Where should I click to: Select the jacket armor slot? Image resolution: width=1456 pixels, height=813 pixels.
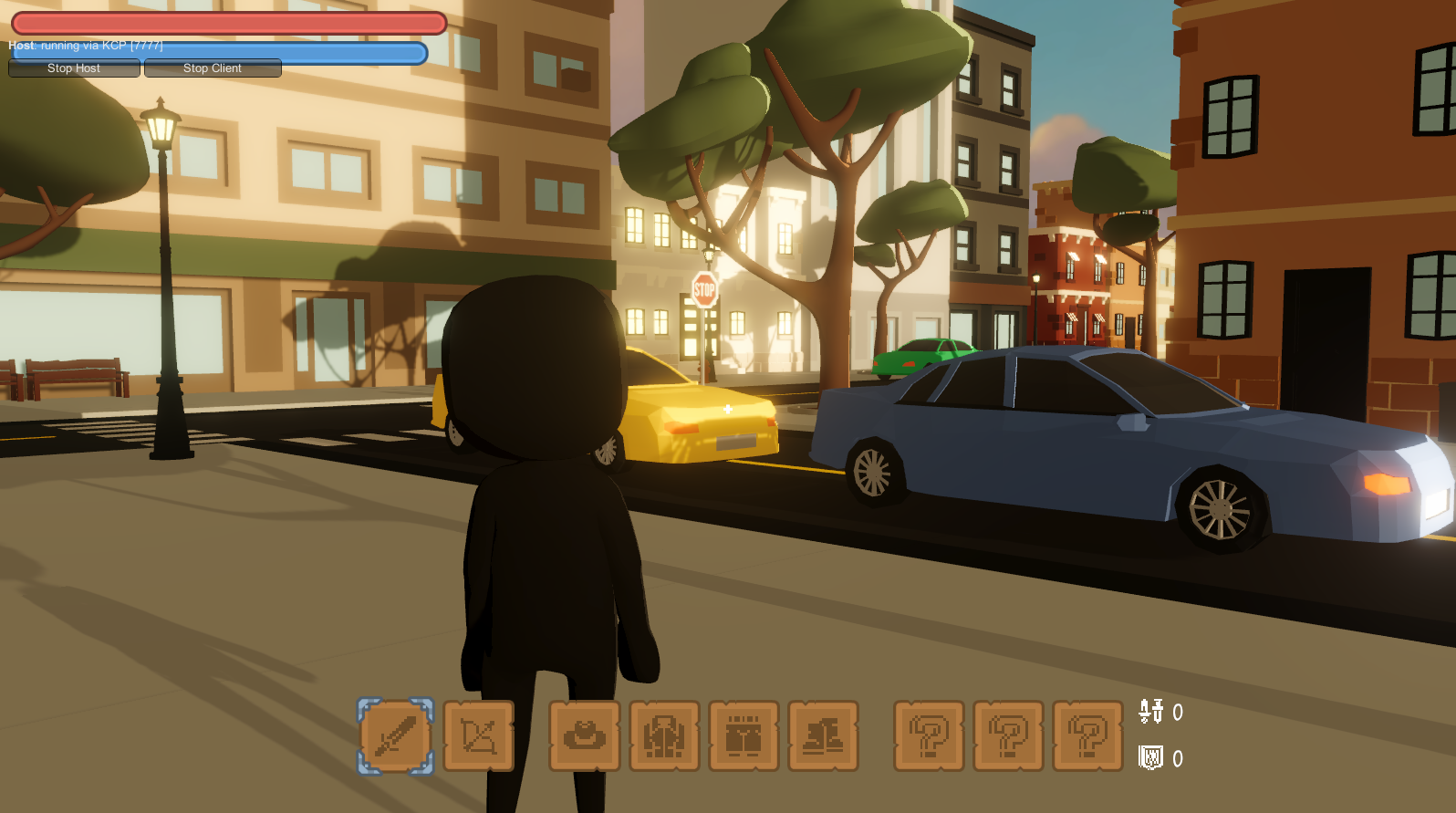click(664, 735)
